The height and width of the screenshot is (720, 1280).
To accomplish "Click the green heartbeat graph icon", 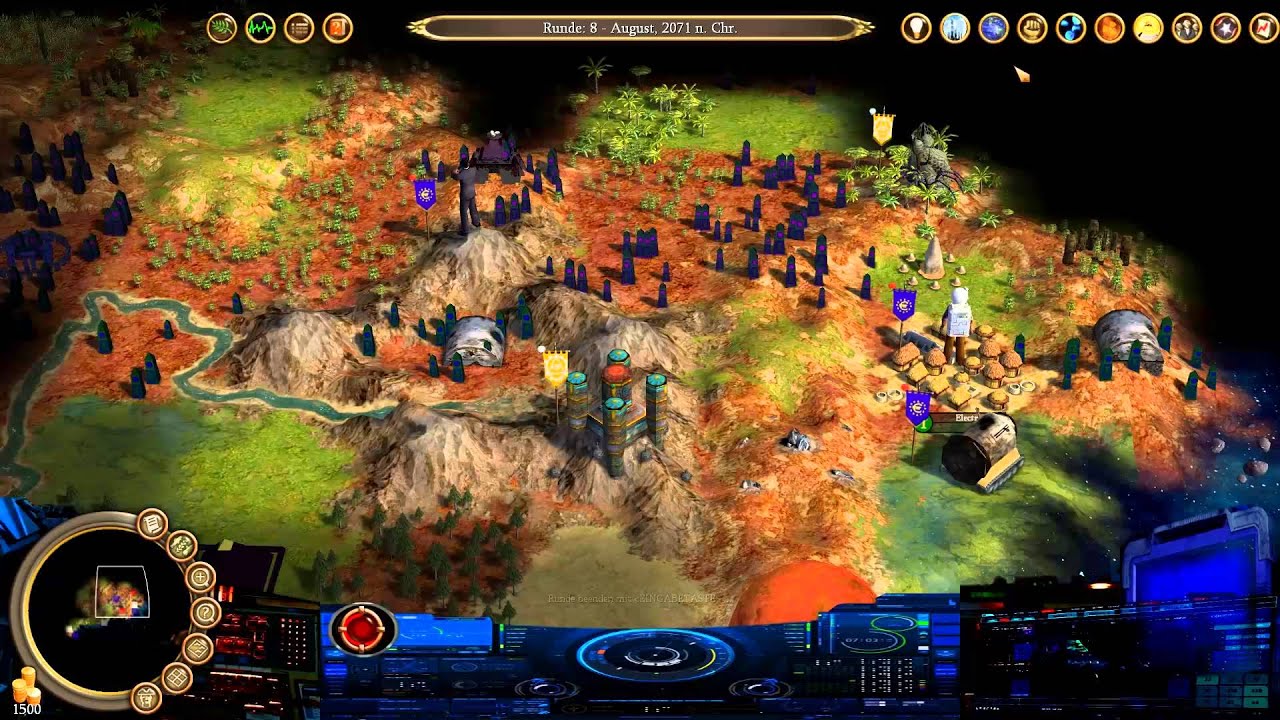I will [260, 28].
